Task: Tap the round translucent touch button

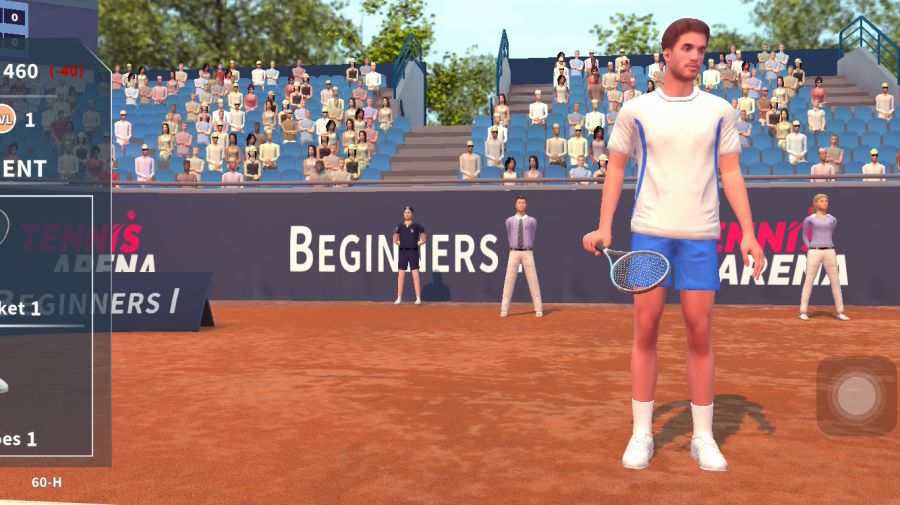Action: 856,395
